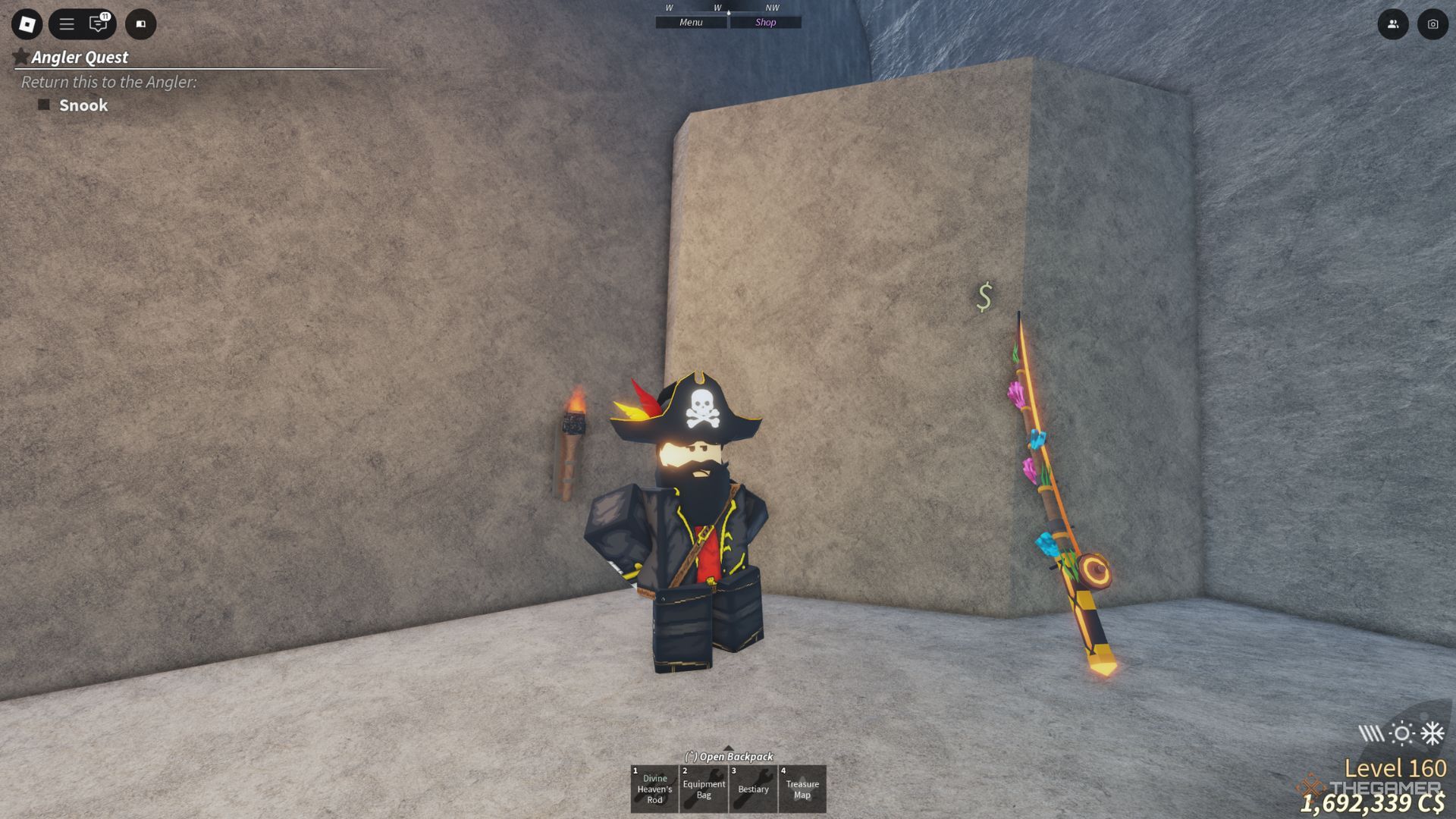Show the player list icon
The width and height of the screenshot is (1456, 819).
(1393, 24)
